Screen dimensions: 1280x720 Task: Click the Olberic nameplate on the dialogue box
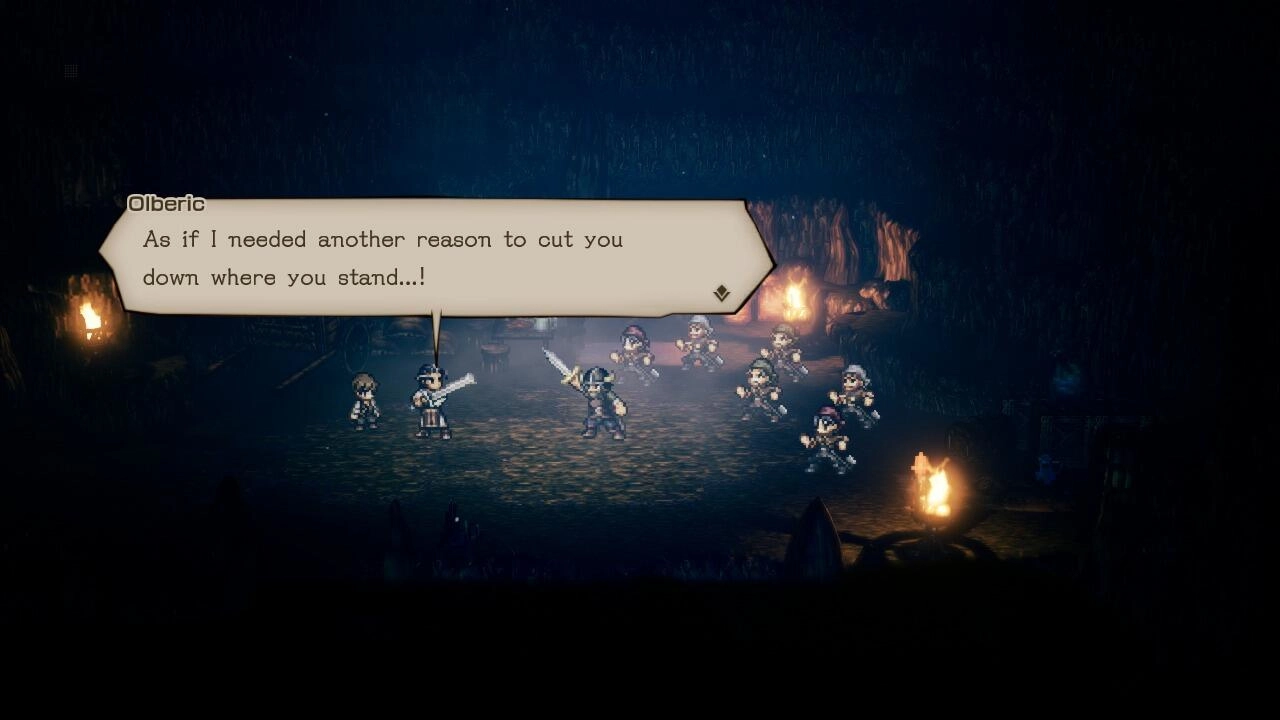(x=168, y=203)
